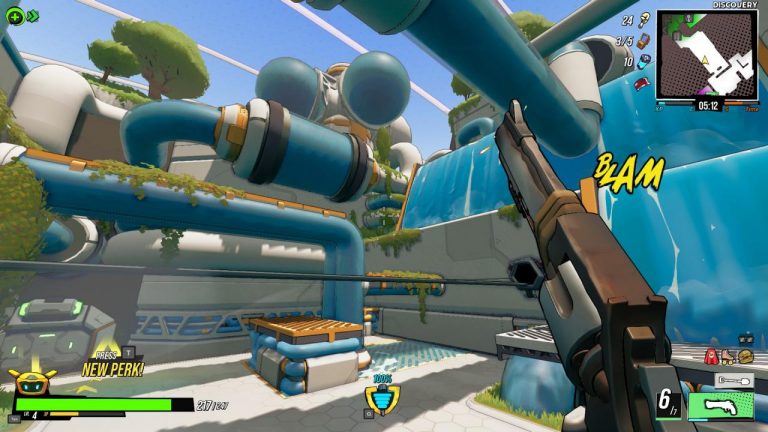Image resolution: width=768 pixels, height=432 pixels.
Task: Click the burger perk icon
Action: tap(745, 356)
